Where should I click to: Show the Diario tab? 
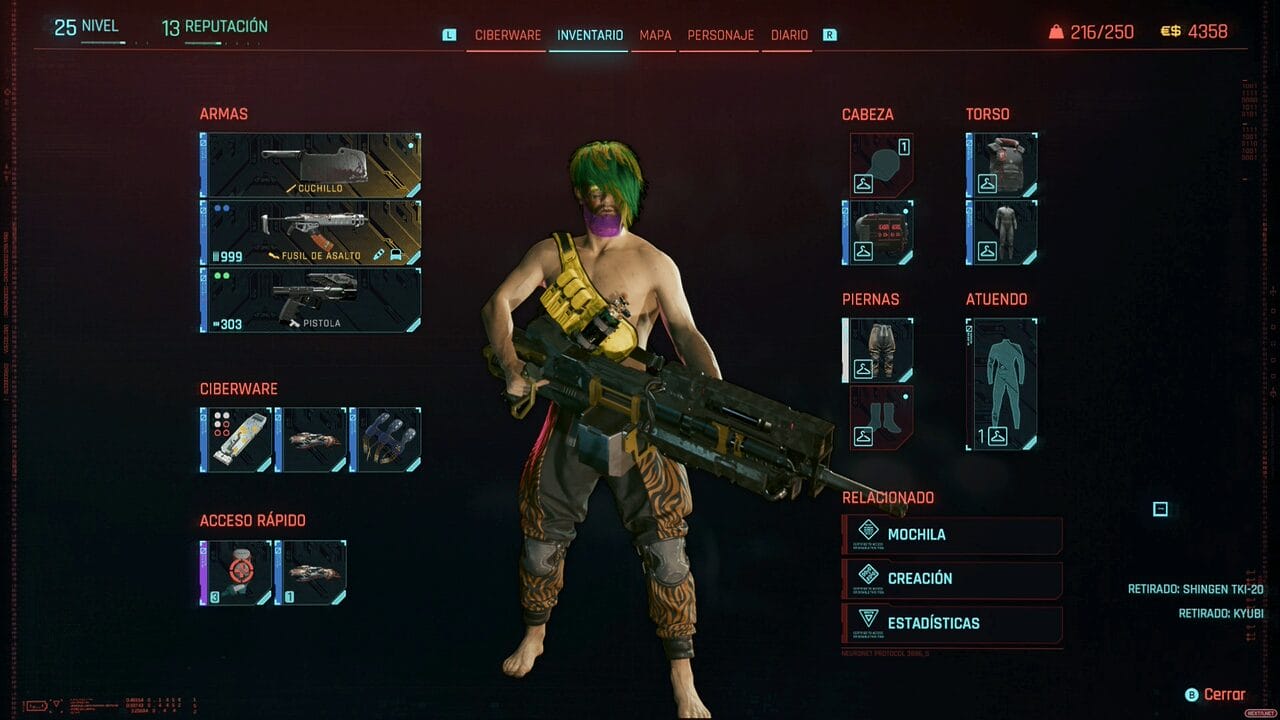[x=789, y=35]
